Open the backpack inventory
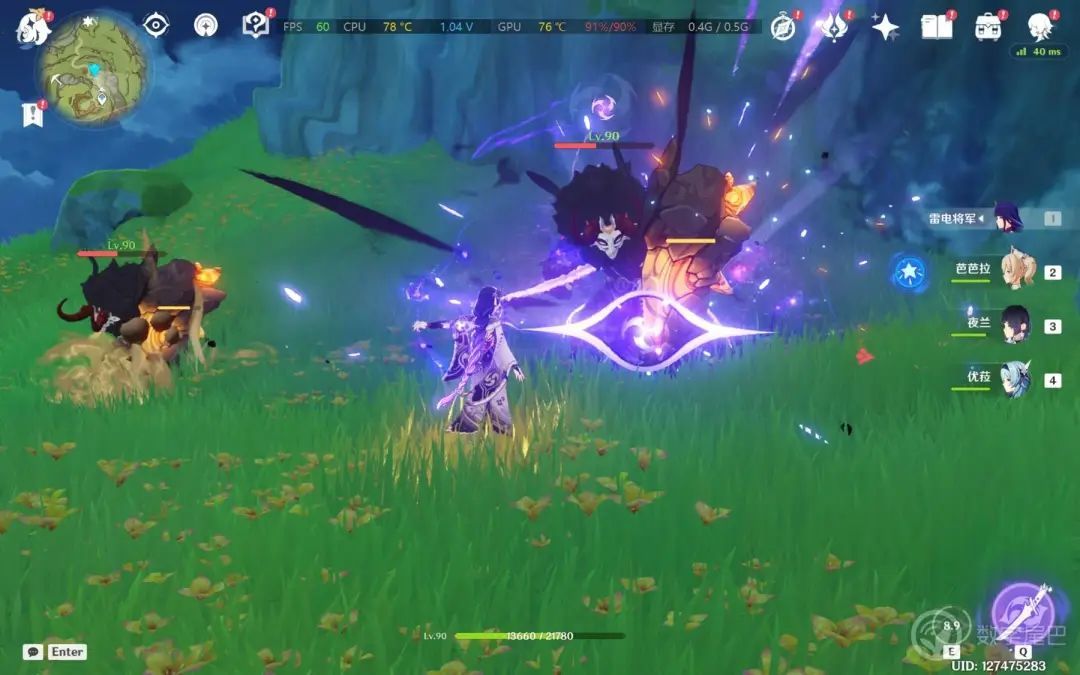1080x675 pixels. [989, 27]
